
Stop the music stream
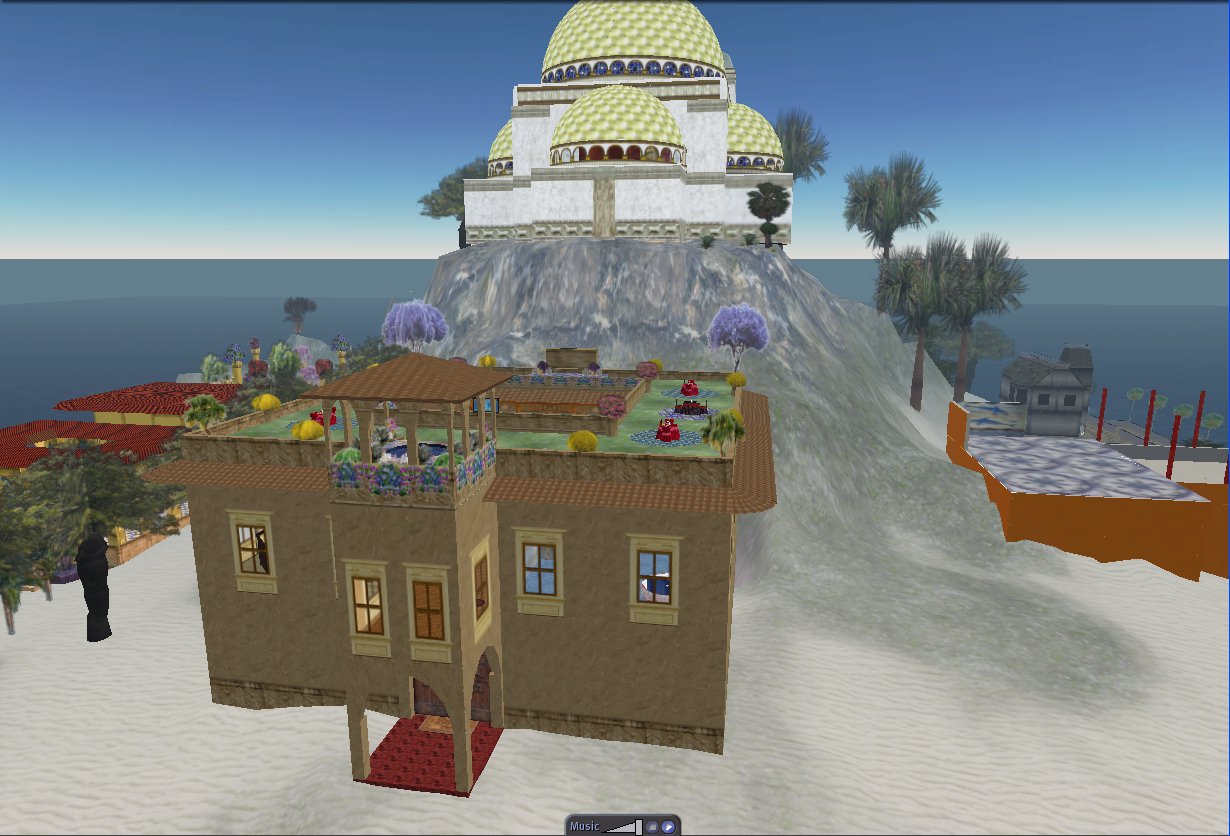coord(651,827)
